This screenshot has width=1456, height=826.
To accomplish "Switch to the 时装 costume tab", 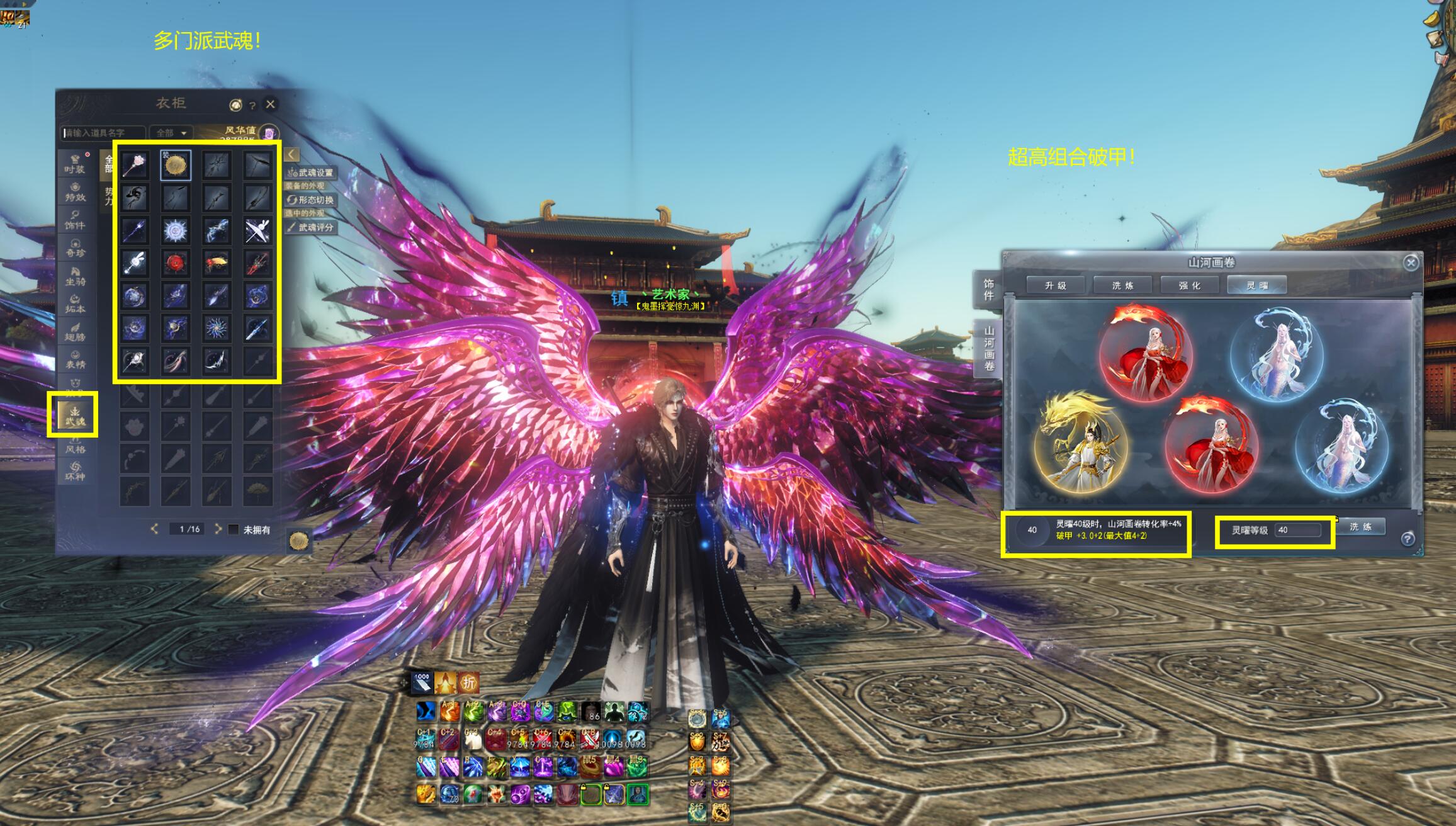I will (x=74, y=164).
